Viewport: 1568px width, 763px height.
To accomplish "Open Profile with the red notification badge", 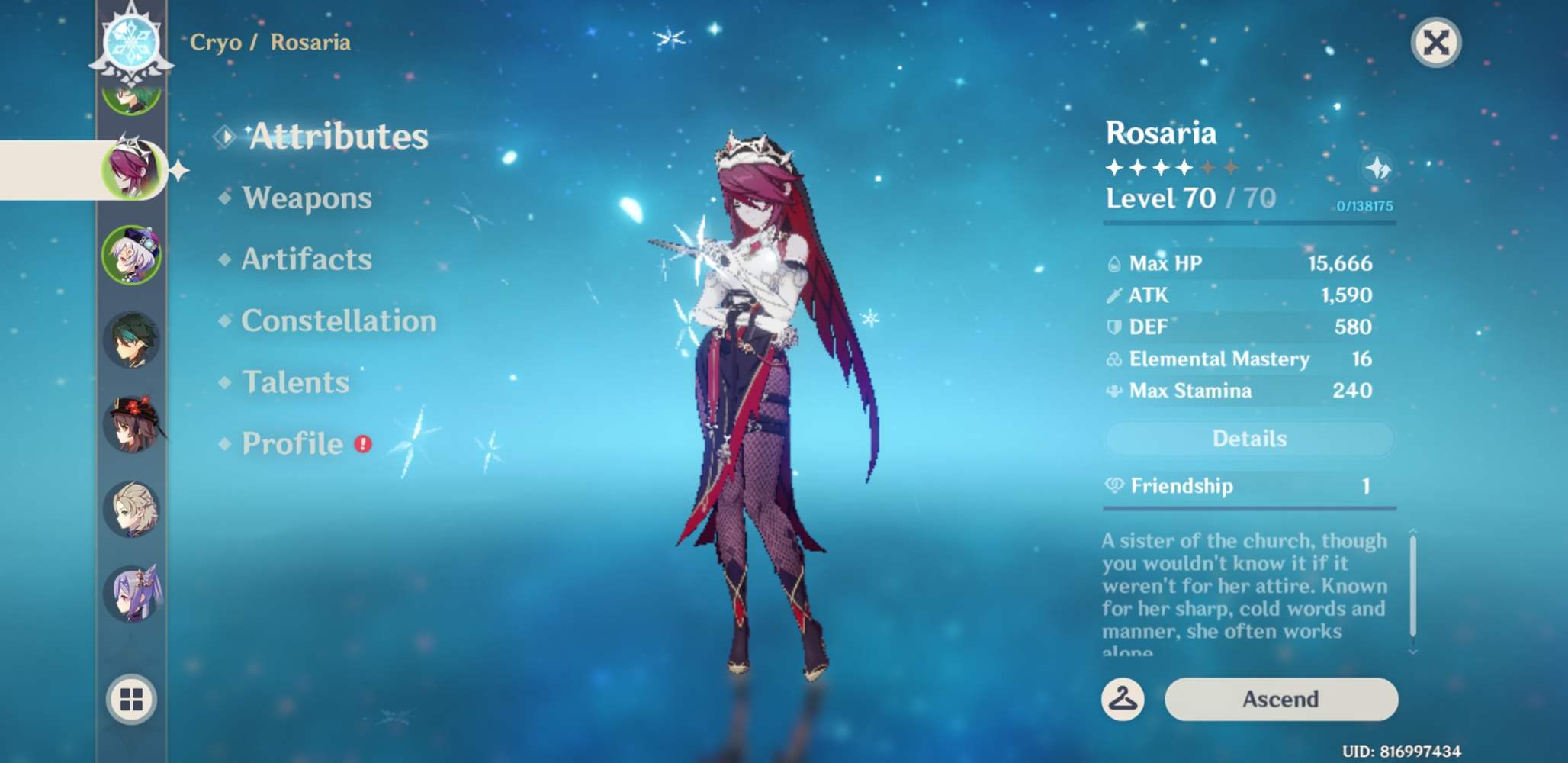I will [292, 443].
